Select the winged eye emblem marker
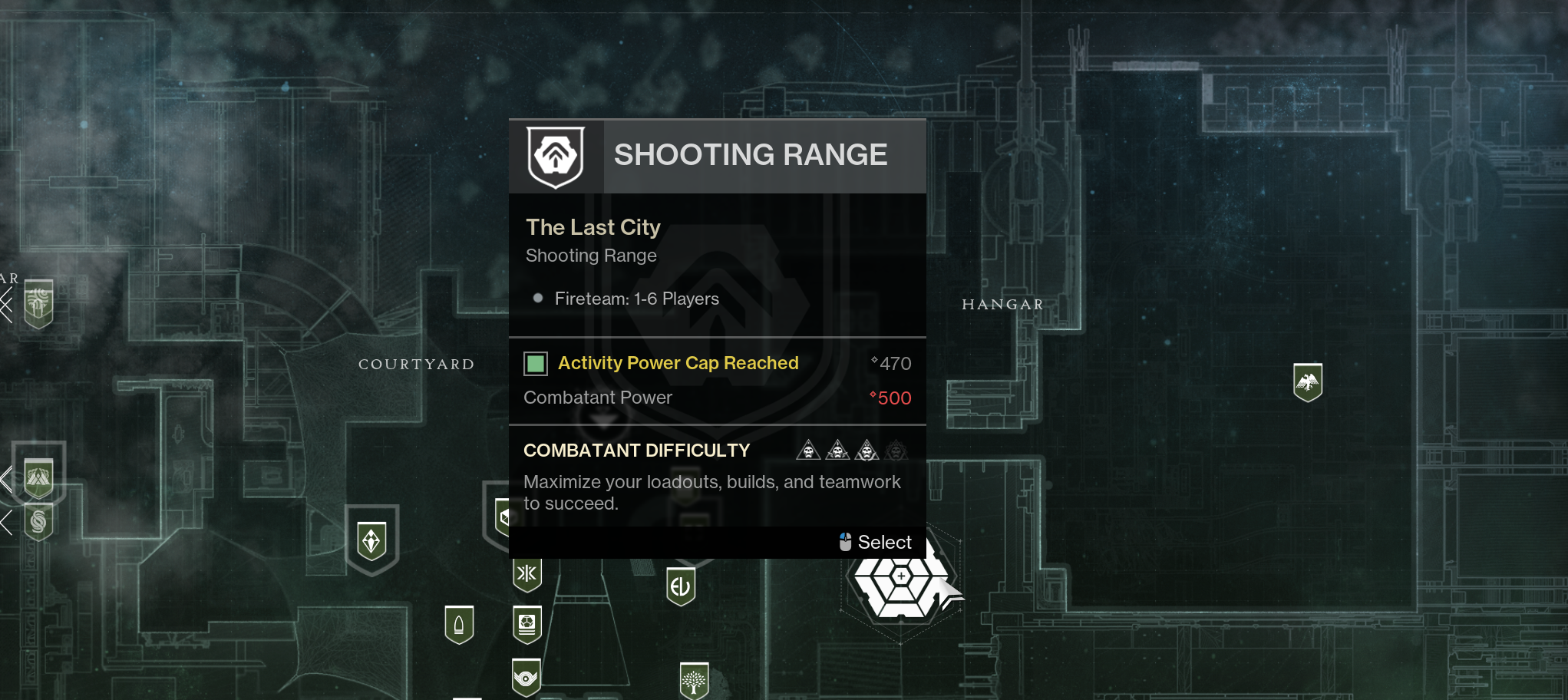This screenshot has width=1568, height=700. [x=526, y=677]
